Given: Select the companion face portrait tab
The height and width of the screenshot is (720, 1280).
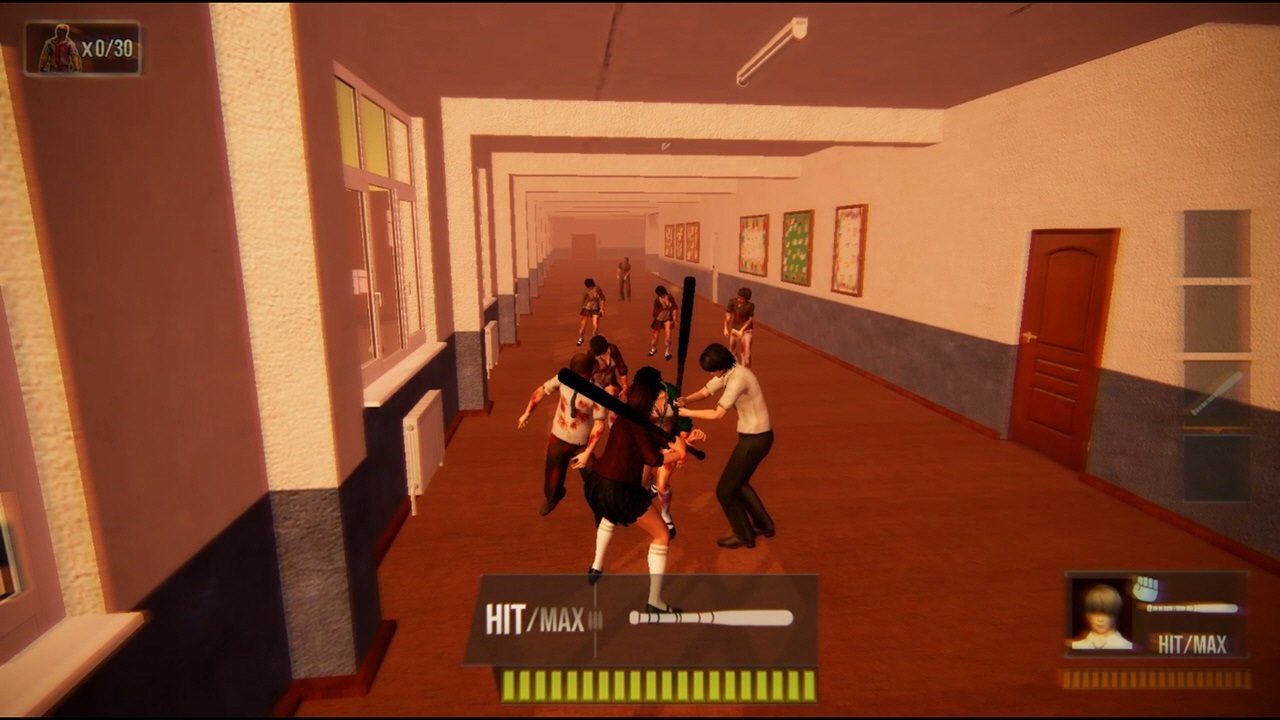Looking at the screenshot, I should 1103,615.
